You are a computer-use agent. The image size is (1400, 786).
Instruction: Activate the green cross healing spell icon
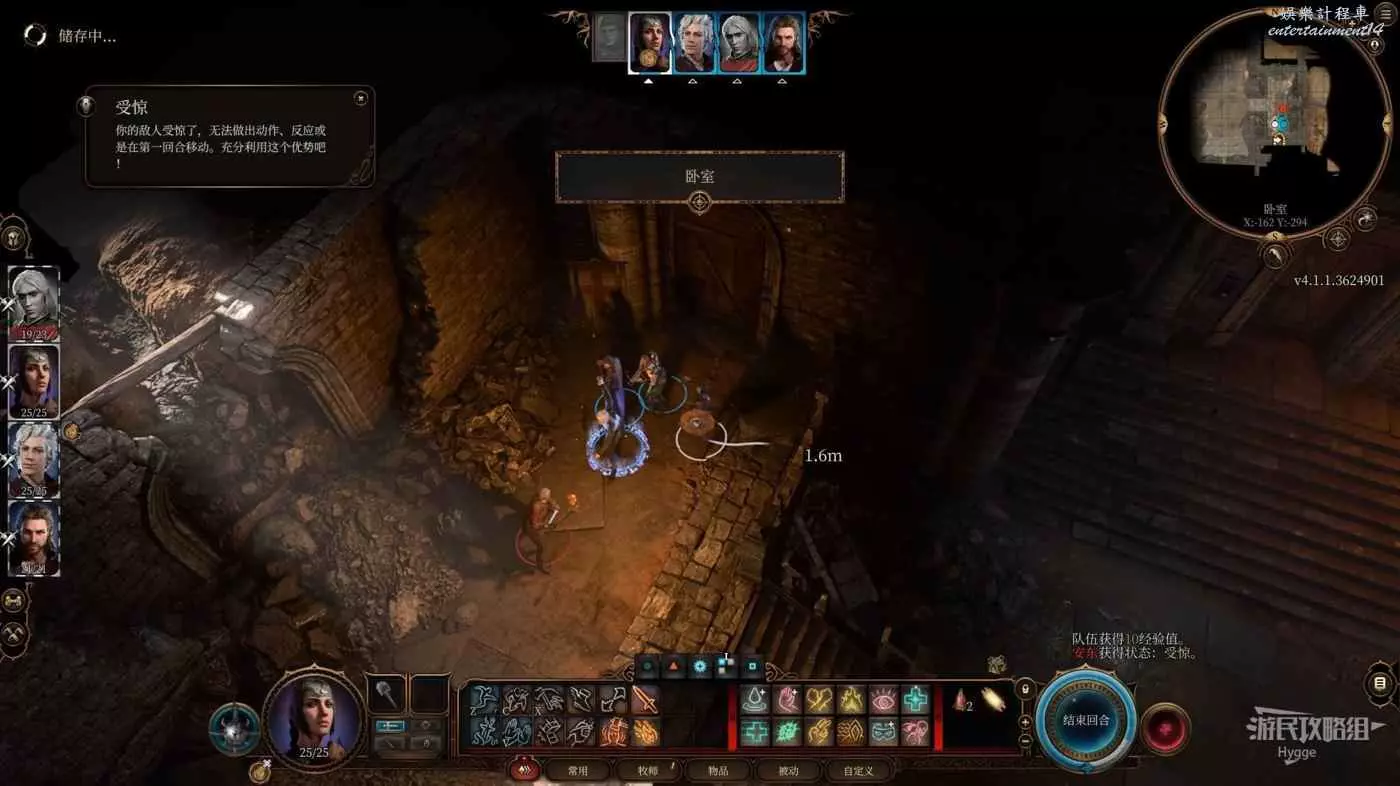[915, 699]
